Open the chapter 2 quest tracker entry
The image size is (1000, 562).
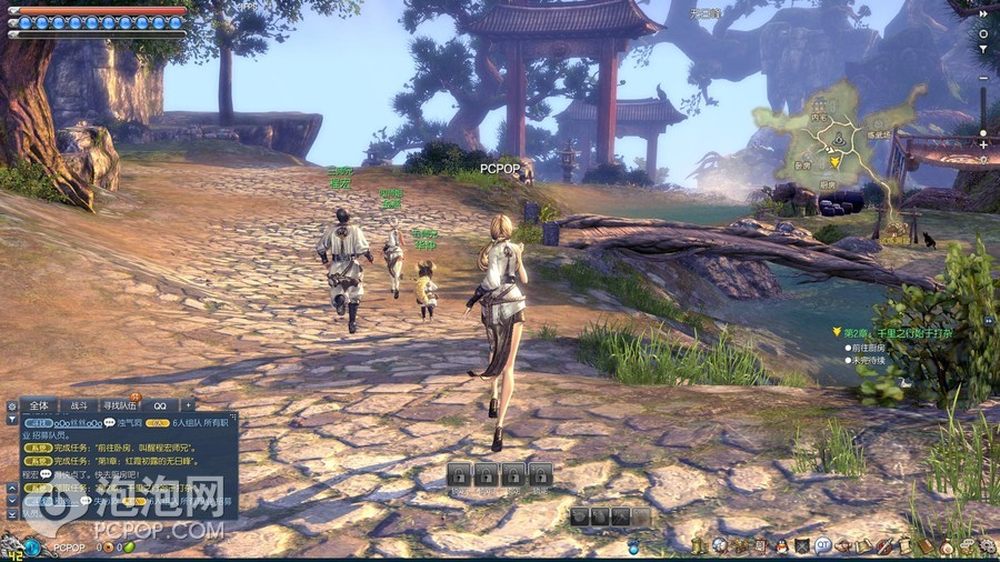894,332
